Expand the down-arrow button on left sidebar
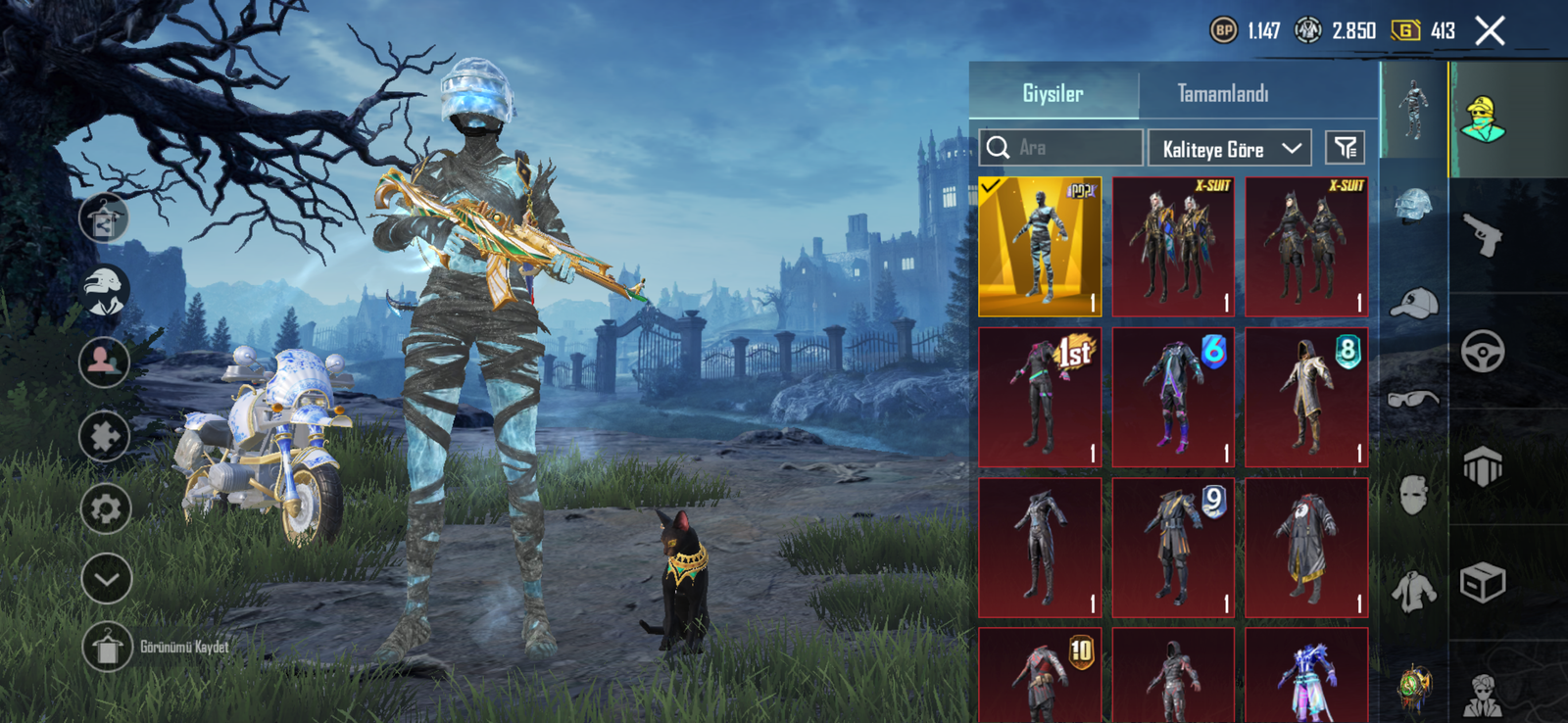 [x=106, y=579]
